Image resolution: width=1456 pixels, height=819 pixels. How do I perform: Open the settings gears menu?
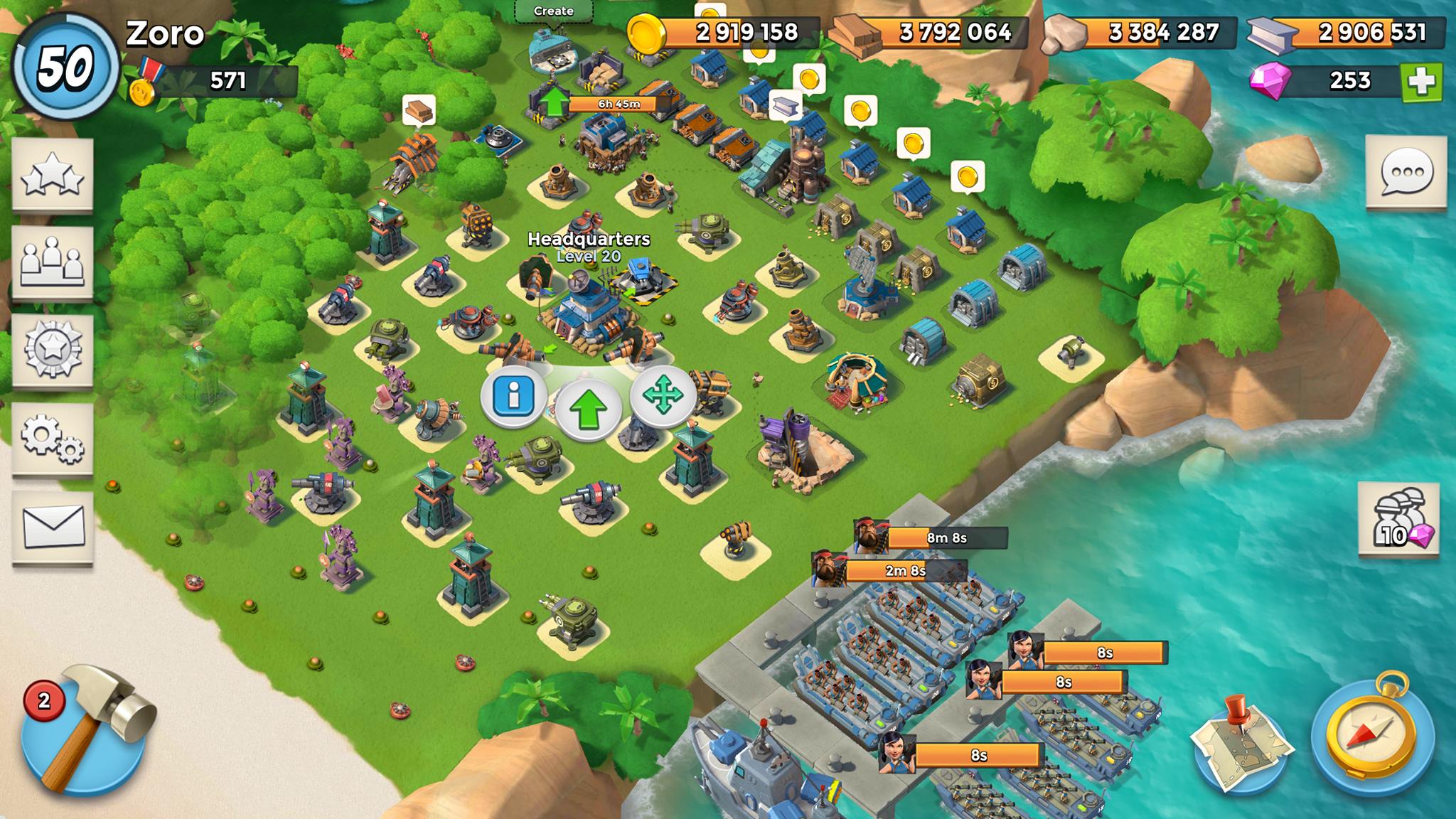tap(53, 438)
